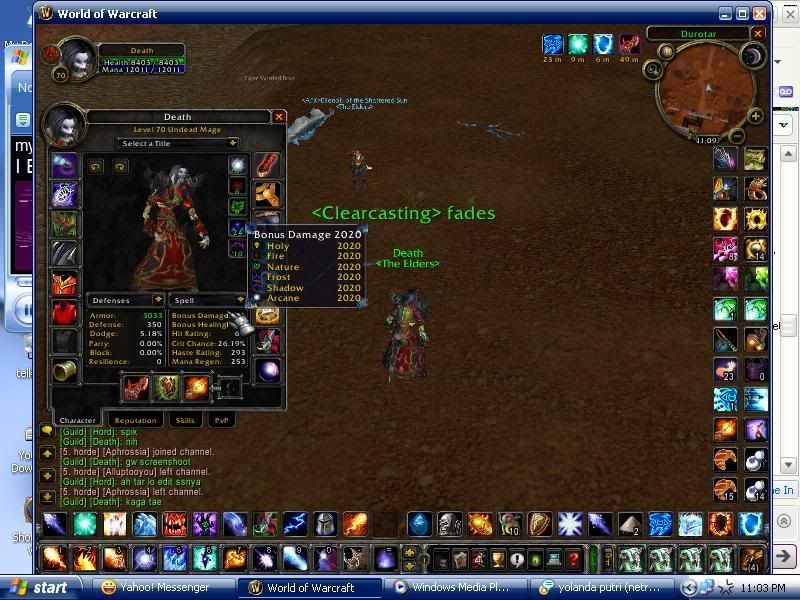Close the Death character panel
Image resolution: width=800 pixels, height=600 pixels.
[279, 117]
